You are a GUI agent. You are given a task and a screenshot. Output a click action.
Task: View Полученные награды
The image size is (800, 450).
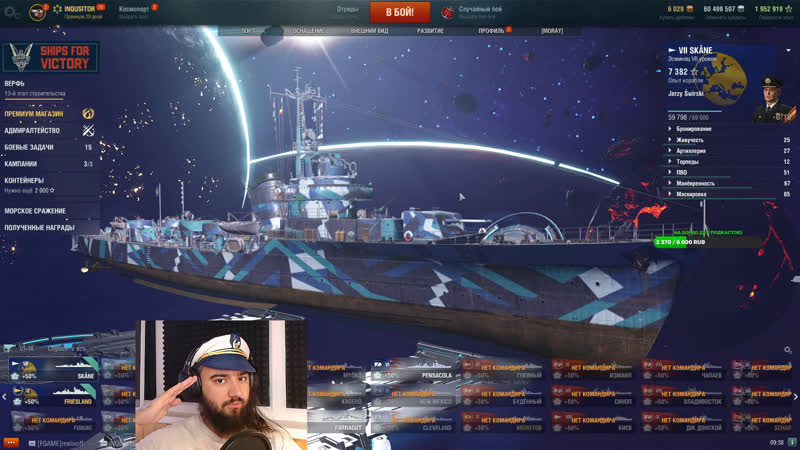click(x=39, y=227)
